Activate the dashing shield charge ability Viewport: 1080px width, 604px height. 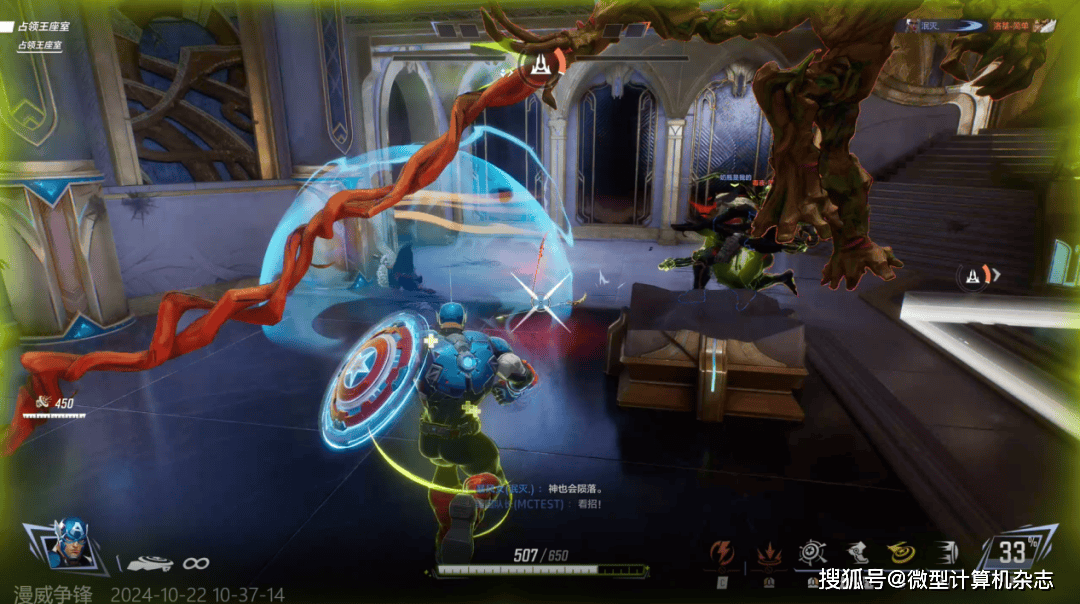945,552
